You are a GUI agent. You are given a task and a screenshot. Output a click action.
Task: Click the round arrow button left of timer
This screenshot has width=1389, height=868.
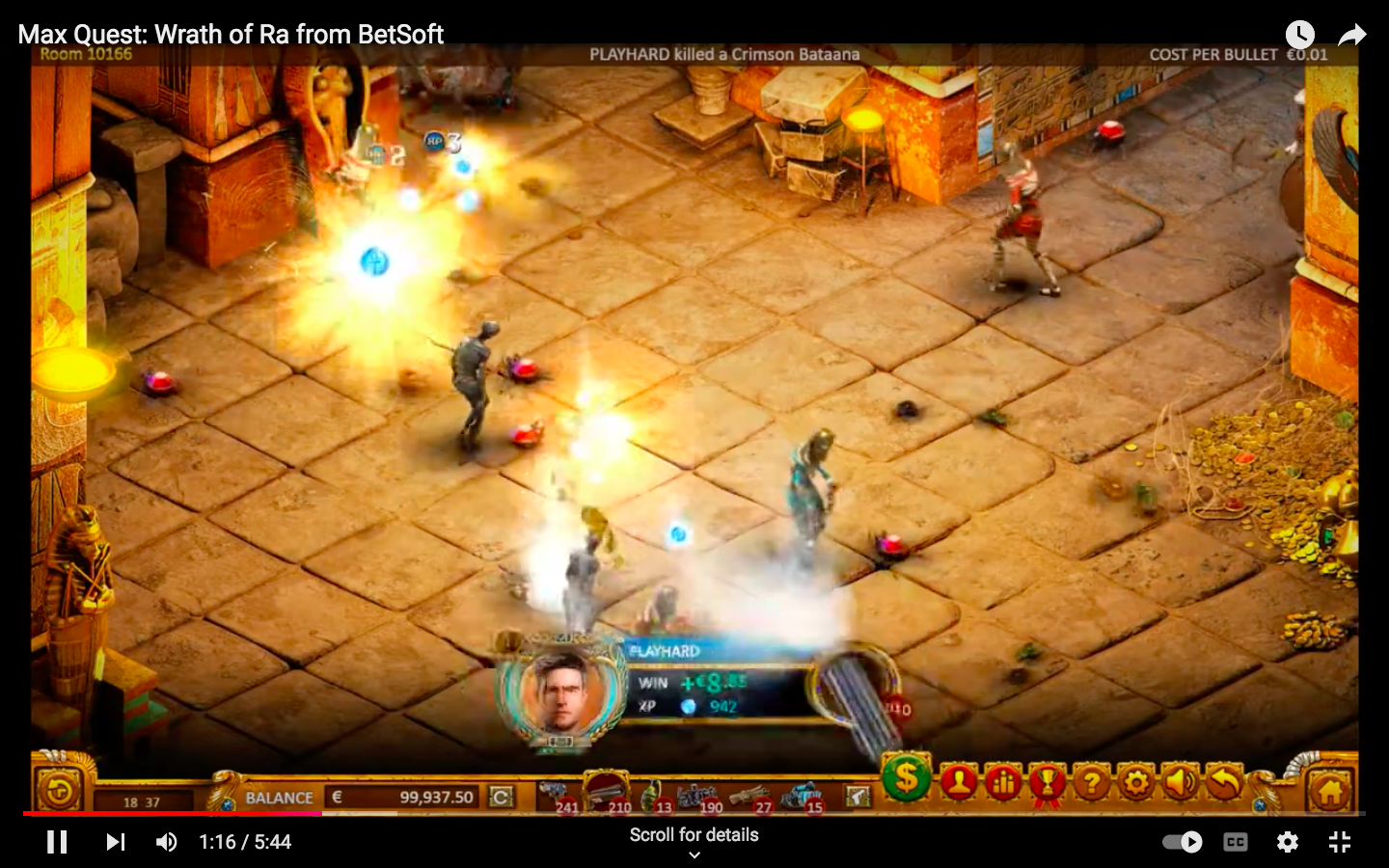pos(59,792)
